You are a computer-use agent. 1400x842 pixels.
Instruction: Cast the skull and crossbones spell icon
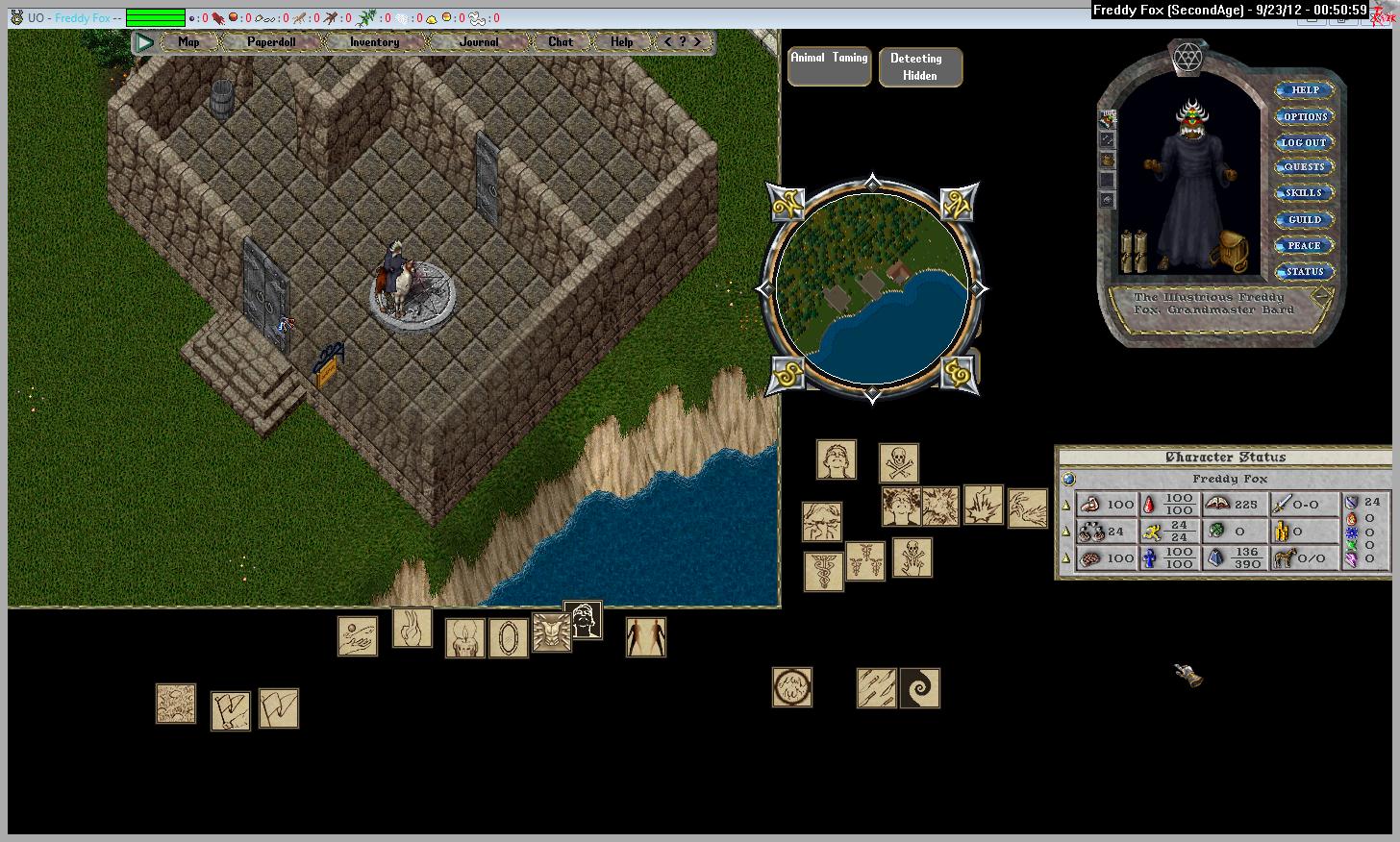coord(899,462)
